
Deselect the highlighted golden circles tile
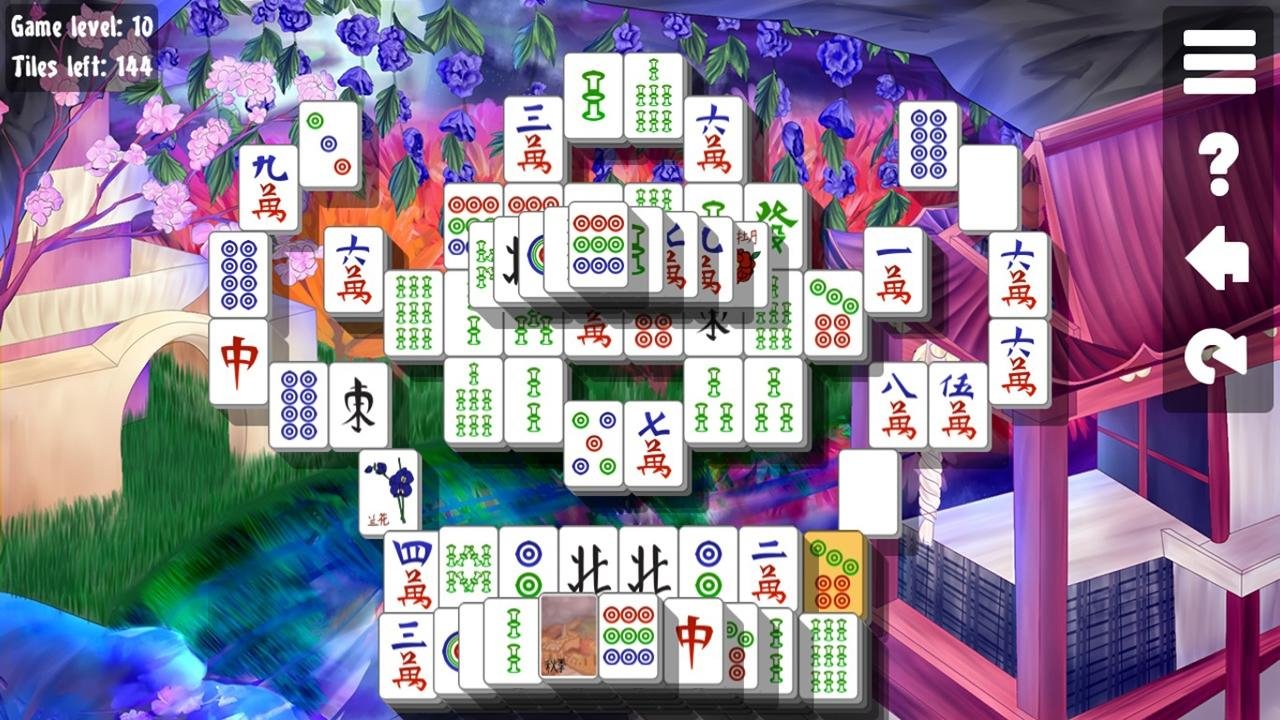[x=835, y=570]
